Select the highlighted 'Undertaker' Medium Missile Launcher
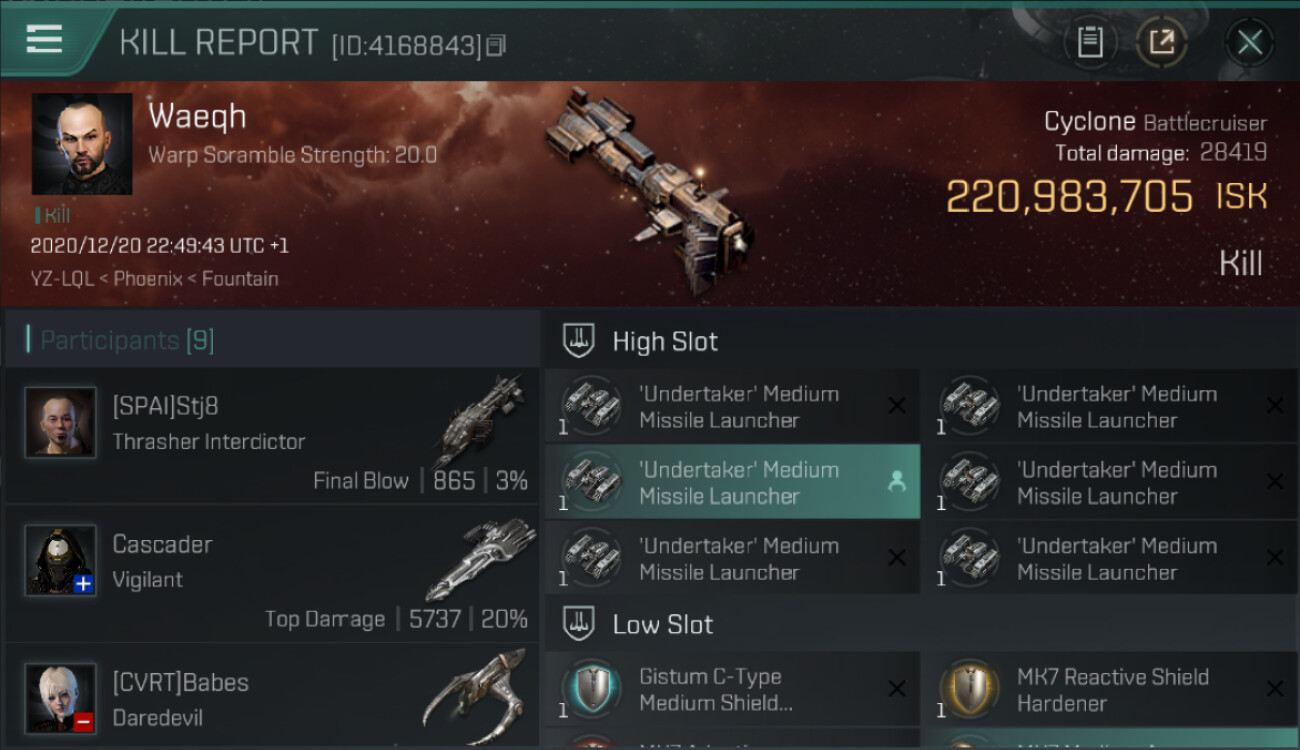This screenshot has height=750, width=1300. pos(731,482)
